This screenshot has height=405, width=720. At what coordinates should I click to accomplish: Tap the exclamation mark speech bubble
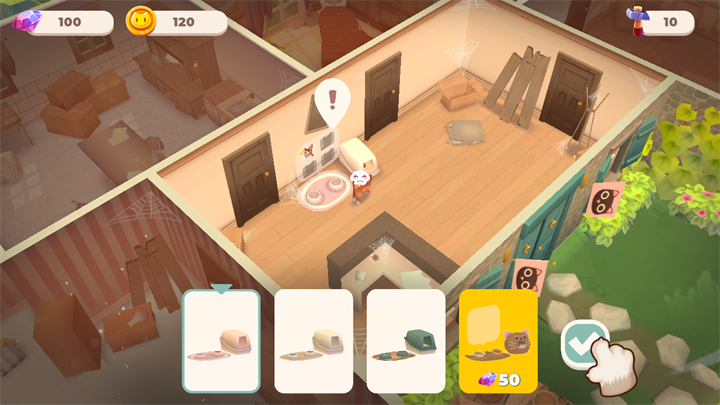click(331, 101)
